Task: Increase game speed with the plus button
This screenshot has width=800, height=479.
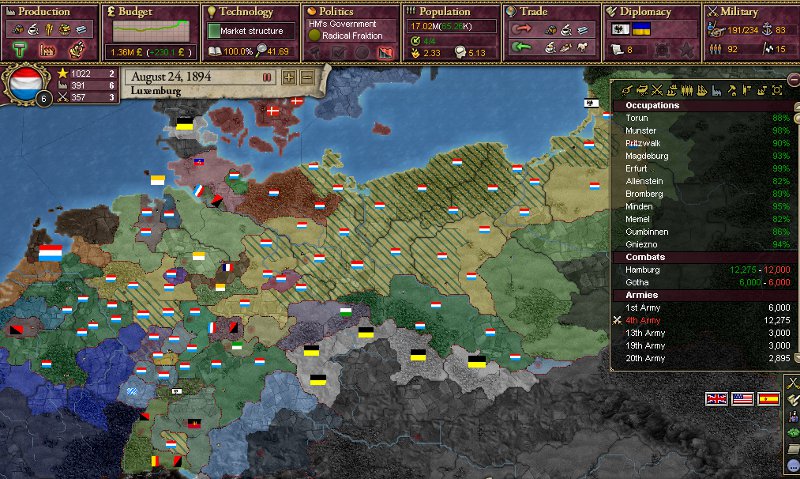Action: pyautogui.click(x=289, y=77)
